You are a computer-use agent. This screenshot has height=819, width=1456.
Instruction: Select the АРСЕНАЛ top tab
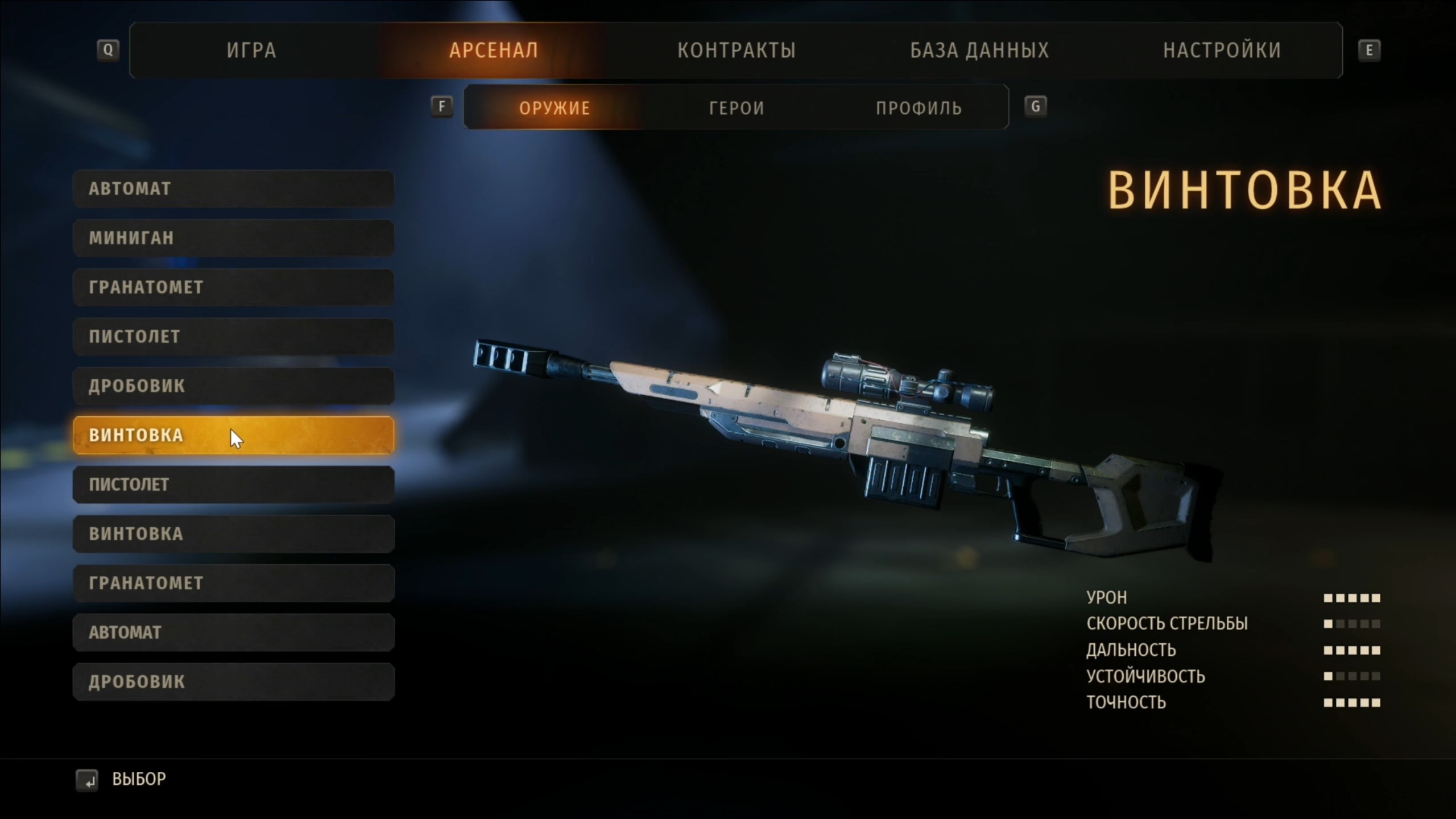click(x=493, y=51)
